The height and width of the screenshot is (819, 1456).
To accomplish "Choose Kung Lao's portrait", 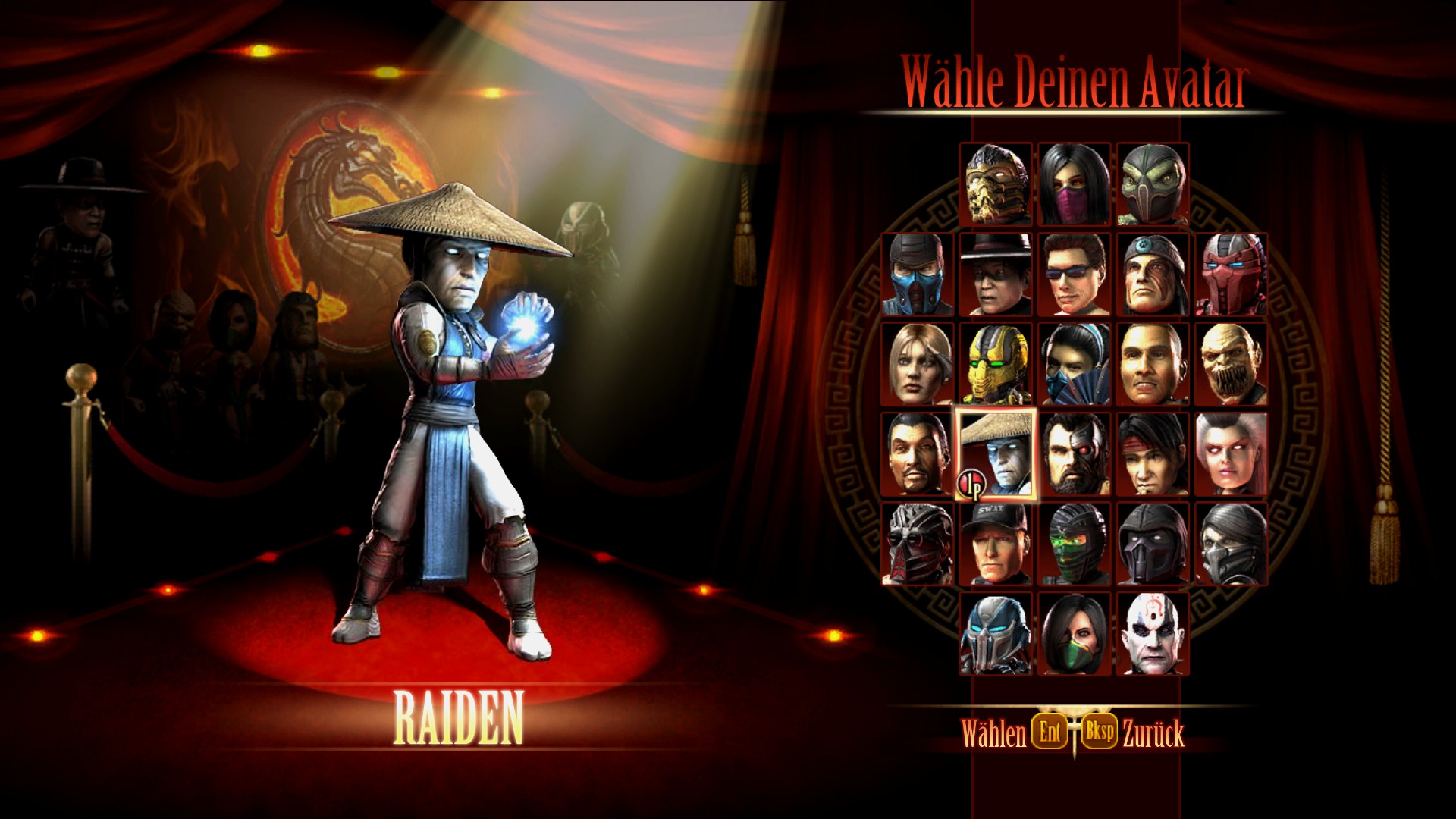I will coord(997,277).
